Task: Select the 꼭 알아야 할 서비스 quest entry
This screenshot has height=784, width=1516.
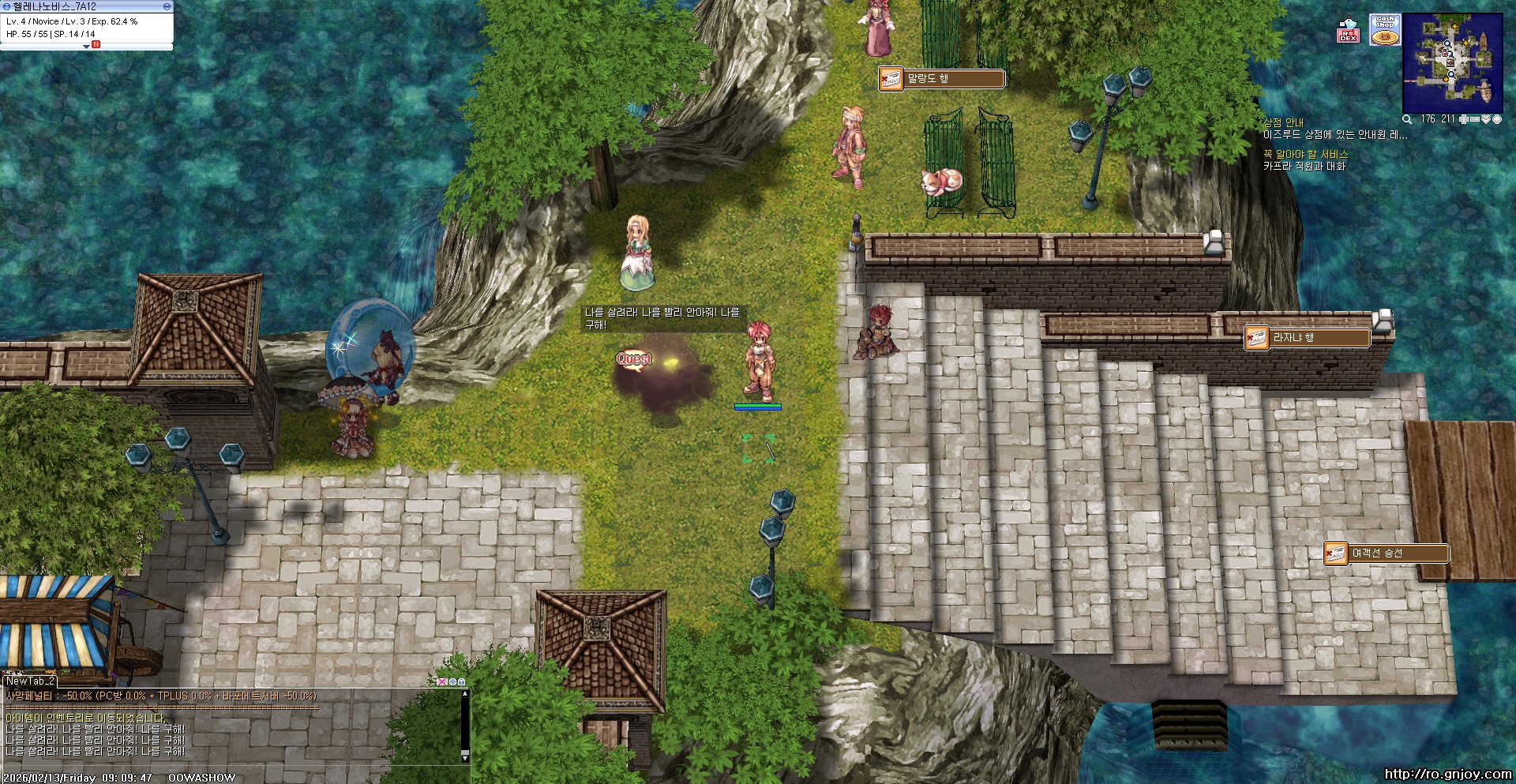Action: pos(1305,155)
